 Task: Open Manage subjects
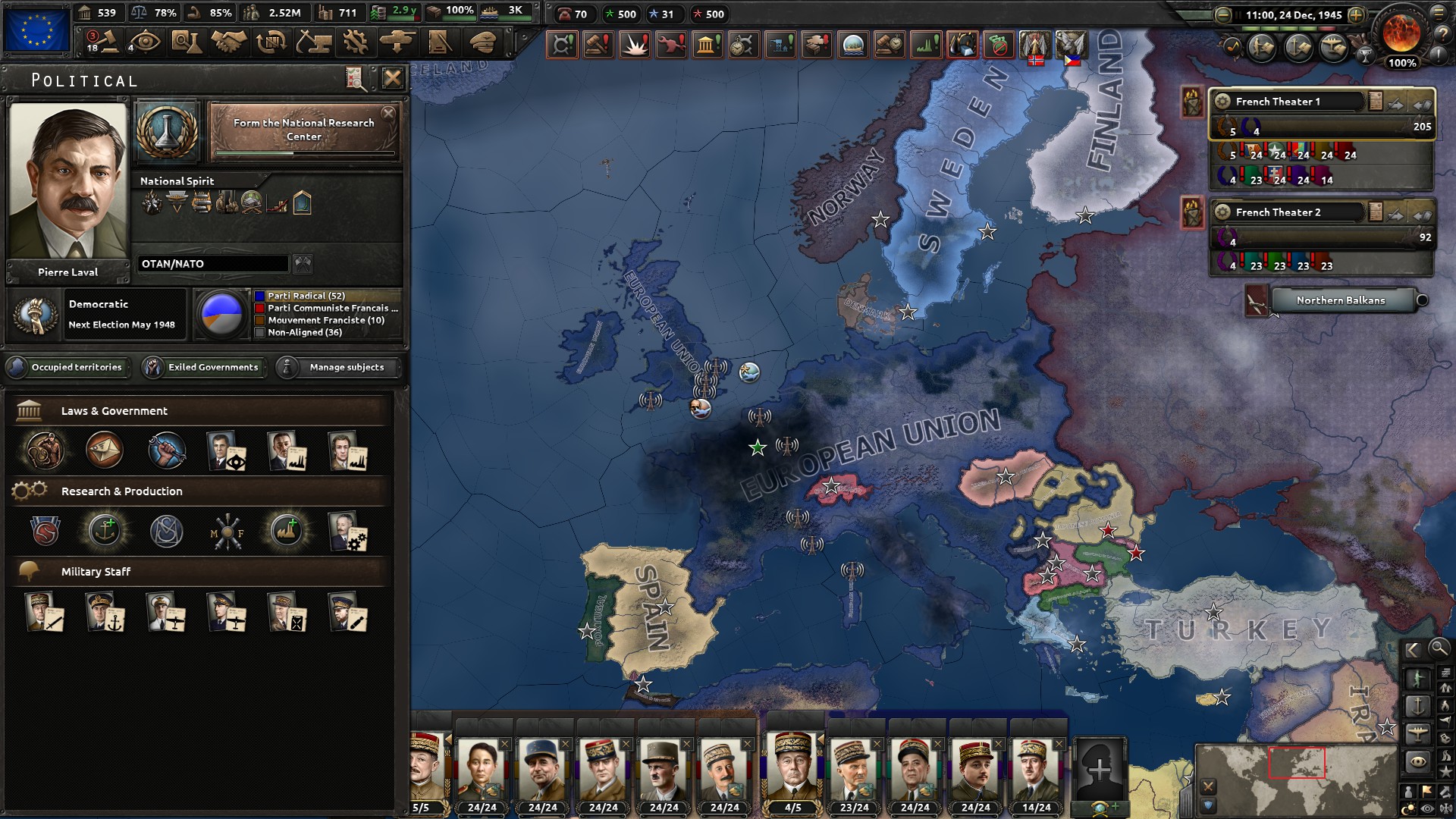pos(339,367)
